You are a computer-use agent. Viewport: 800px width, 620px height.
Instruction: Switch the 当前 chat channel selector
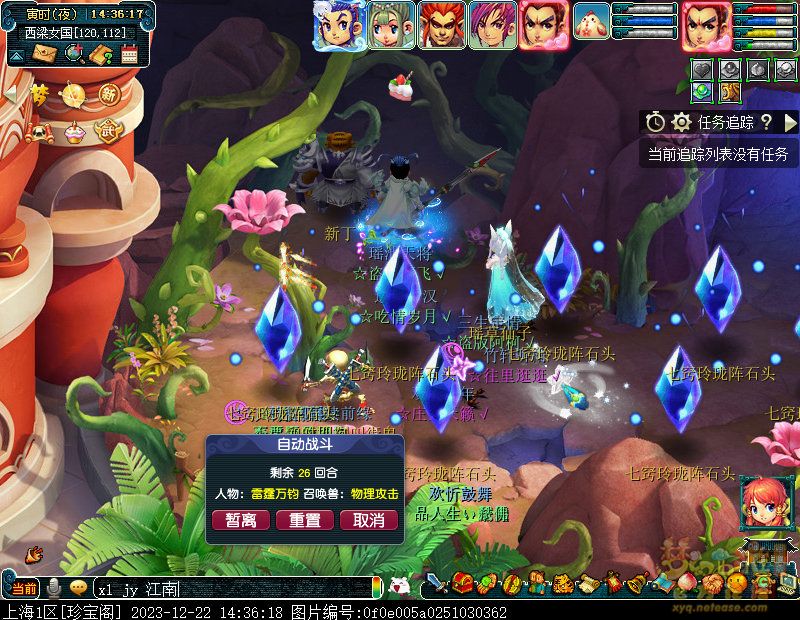pyautogui.click(x=24, y=588)
